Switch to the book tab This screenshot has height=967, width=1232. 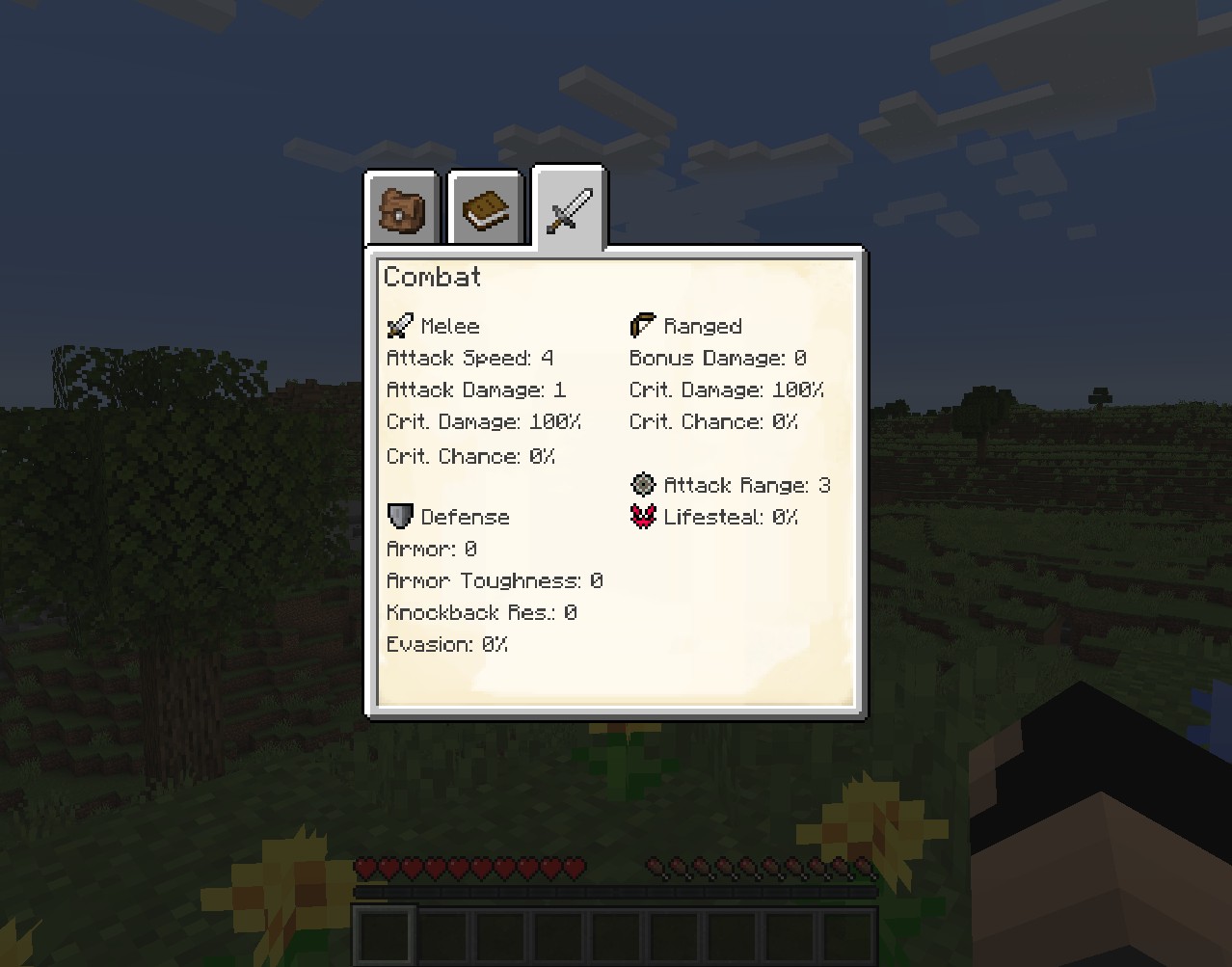coord(485,209)
